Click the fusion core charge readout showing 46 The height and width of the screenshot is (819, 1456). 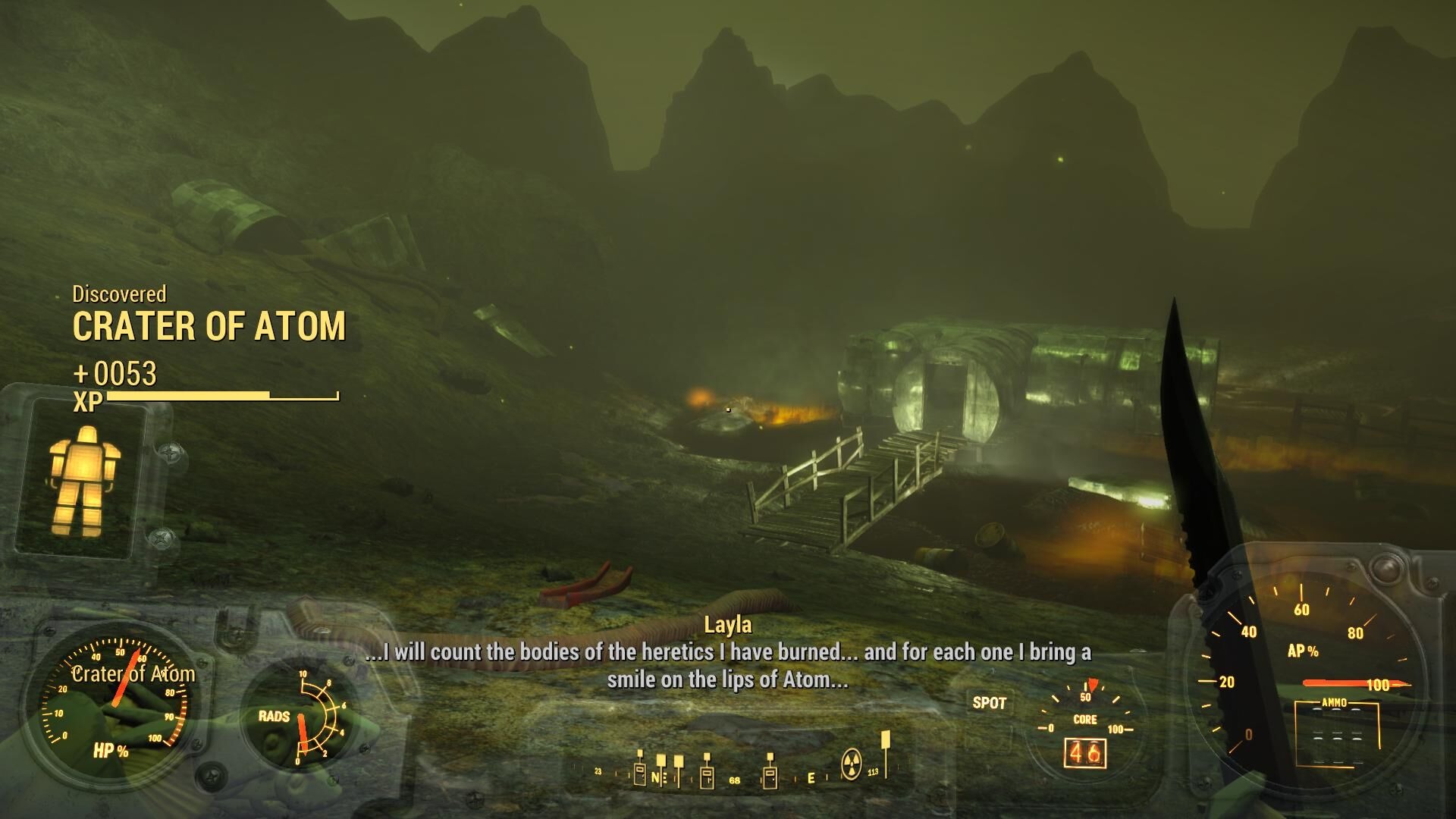[1086, 753]
